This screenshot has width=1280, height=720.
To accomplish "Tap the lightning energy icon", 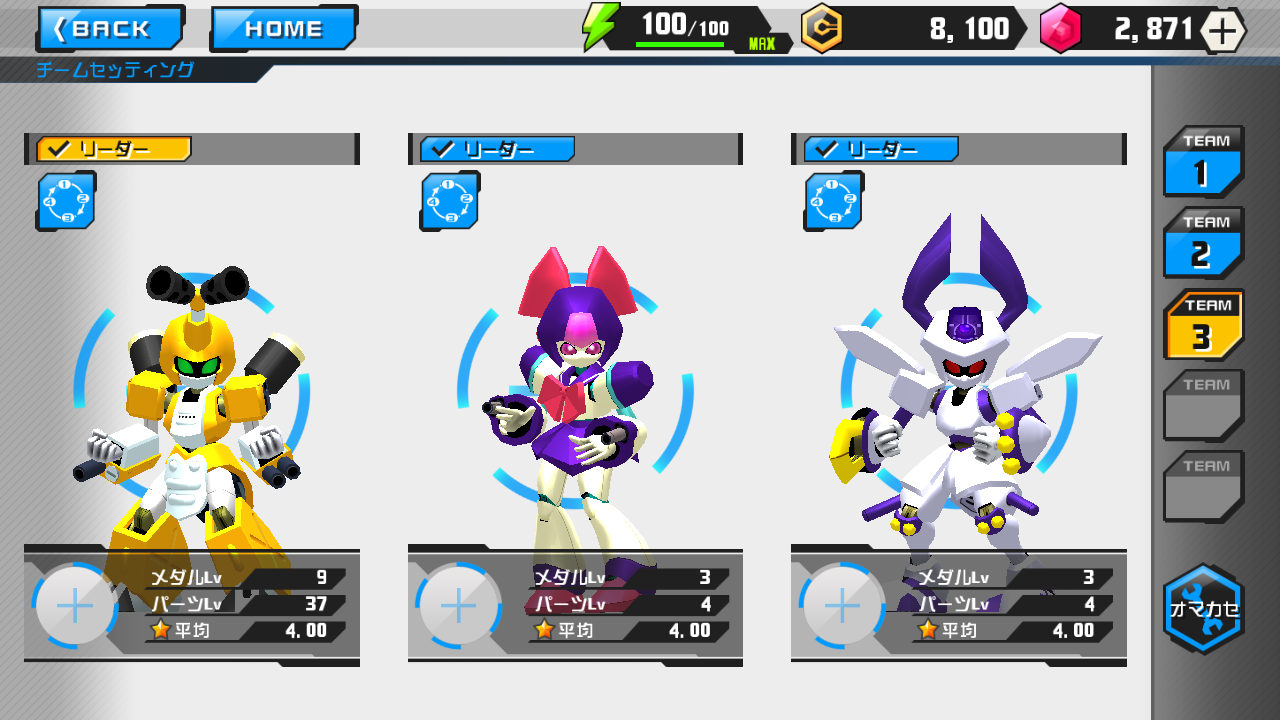I will [598, 25].
